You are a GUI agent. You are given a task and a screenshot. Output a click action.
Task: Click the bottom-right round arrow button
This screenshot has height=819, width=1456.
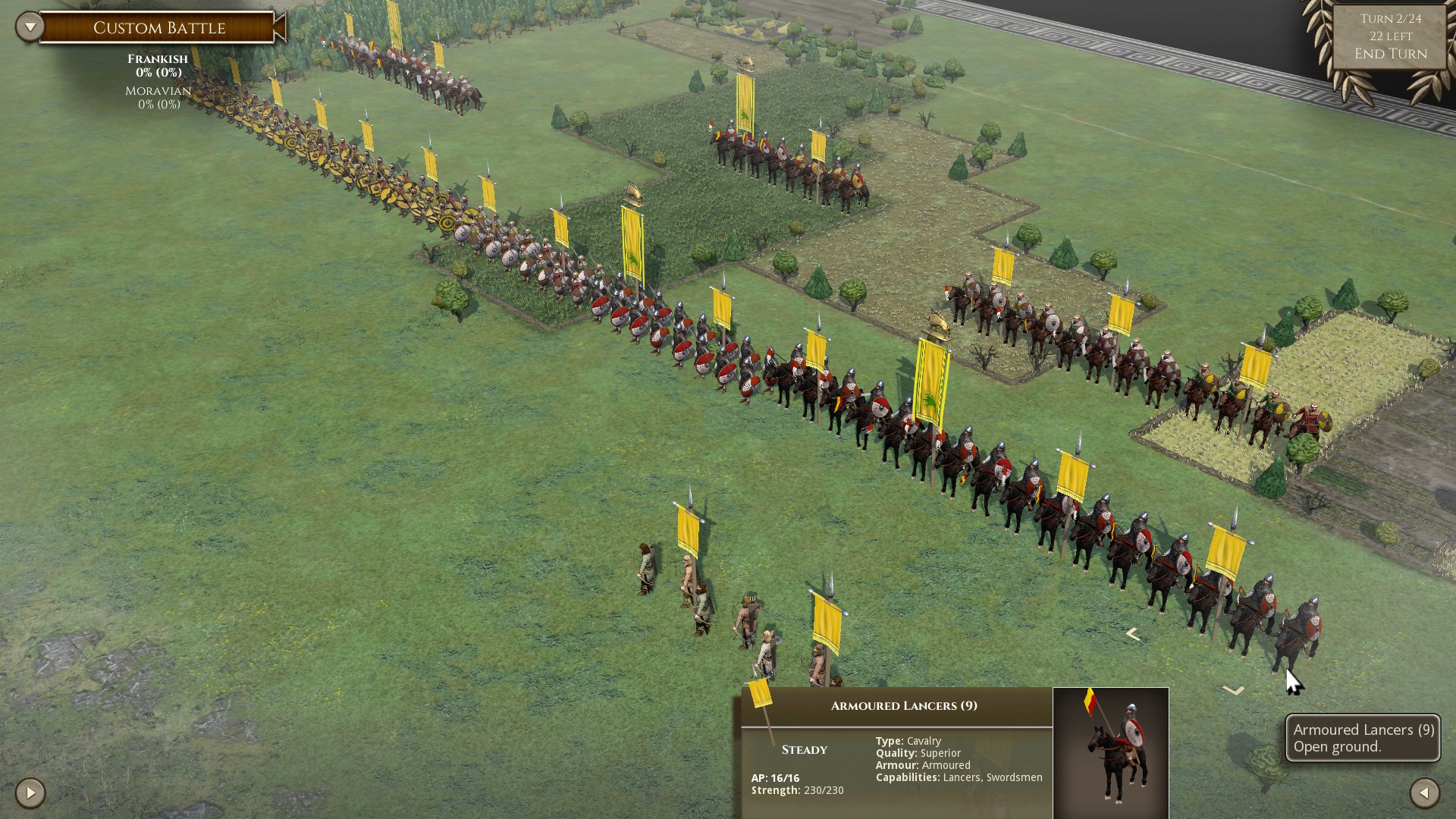click(x=1424, y=793)
